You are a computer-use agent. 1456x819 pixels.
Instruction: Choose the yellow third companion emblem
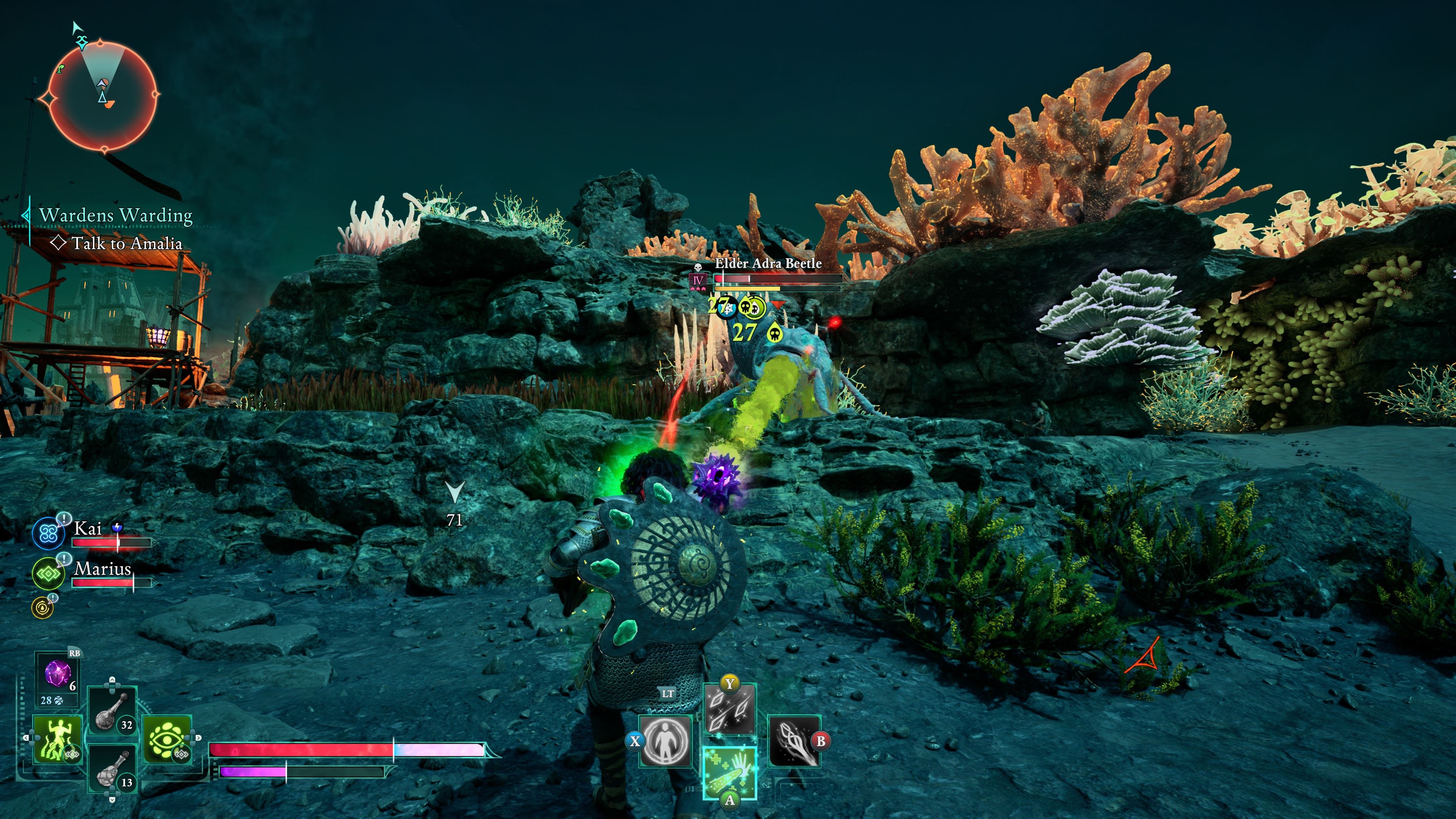click(x=42, y=607)
